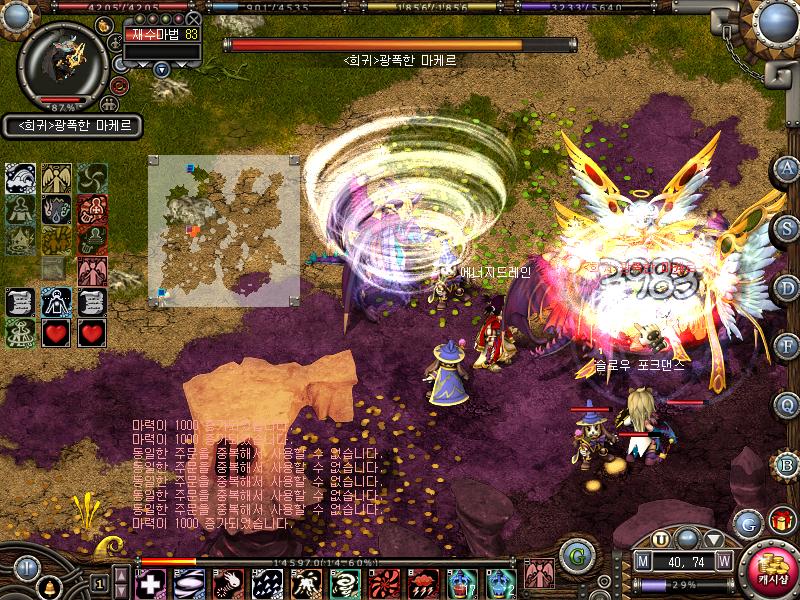The width and height of the screenshot is (800, 600).
Task: Click the large green G button
Action: click(x=574, y=555)
